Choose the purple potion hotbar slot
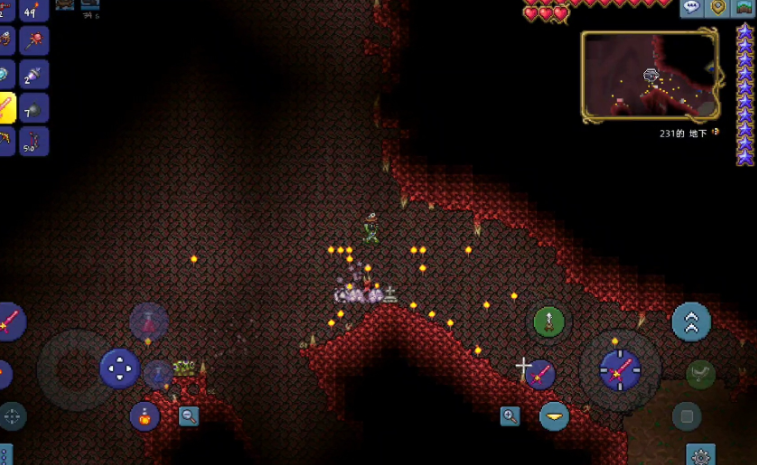The image size is (757, 465). click(x=33, y=73)
